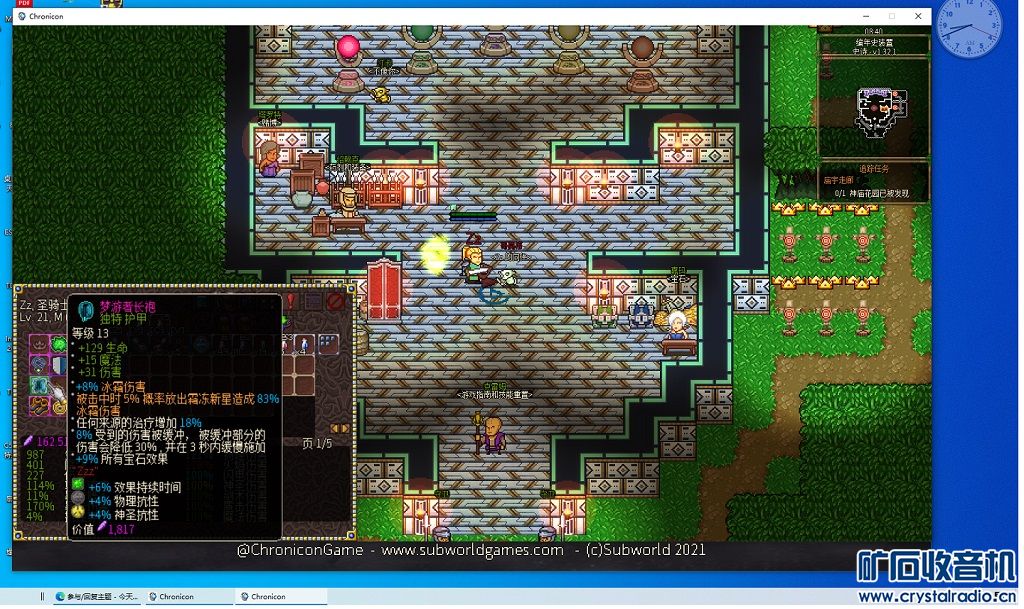Screen dimensions: 1024x609
Task: Select the blue dotted item inventory slot
Action: pyautogui.click(x=328, y=344)
